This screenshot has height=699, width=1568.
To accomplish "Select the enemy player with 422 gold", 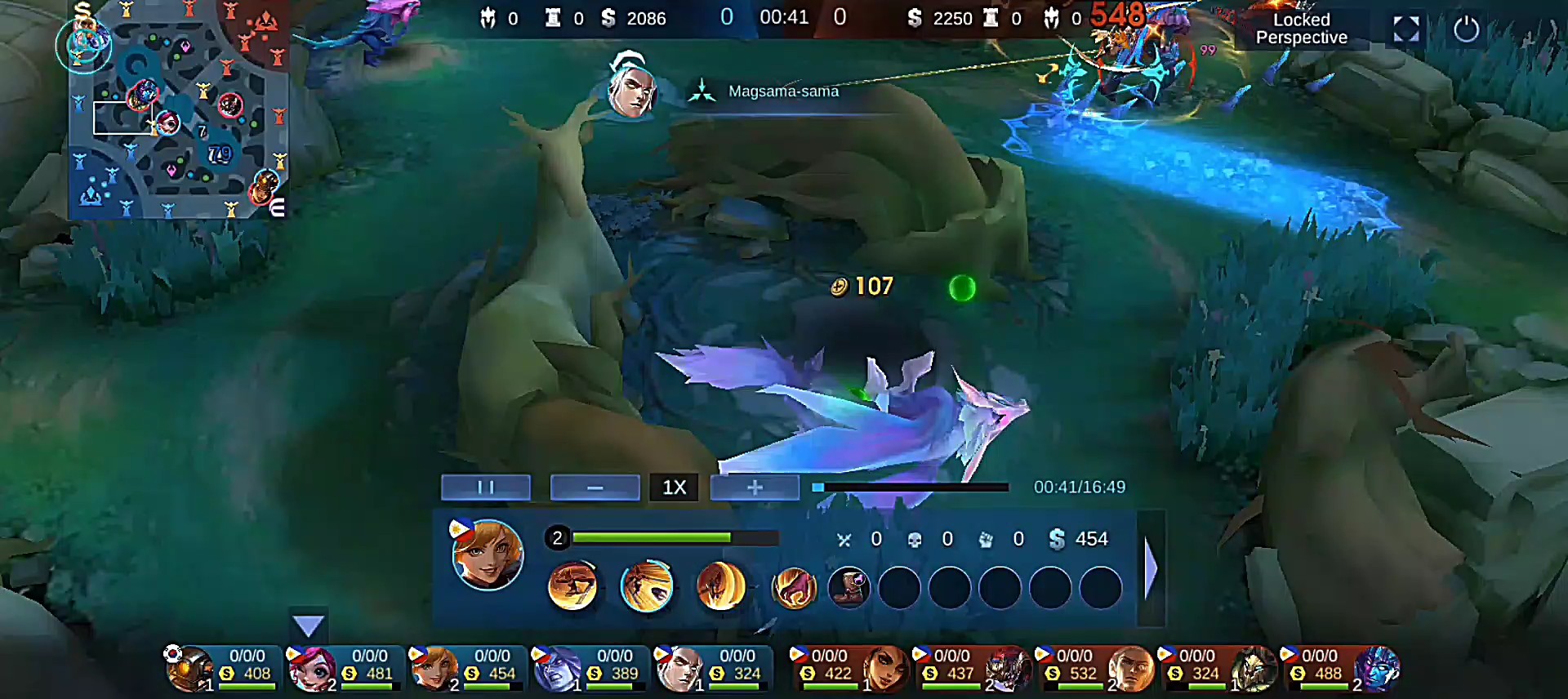I will click(849, 668).
